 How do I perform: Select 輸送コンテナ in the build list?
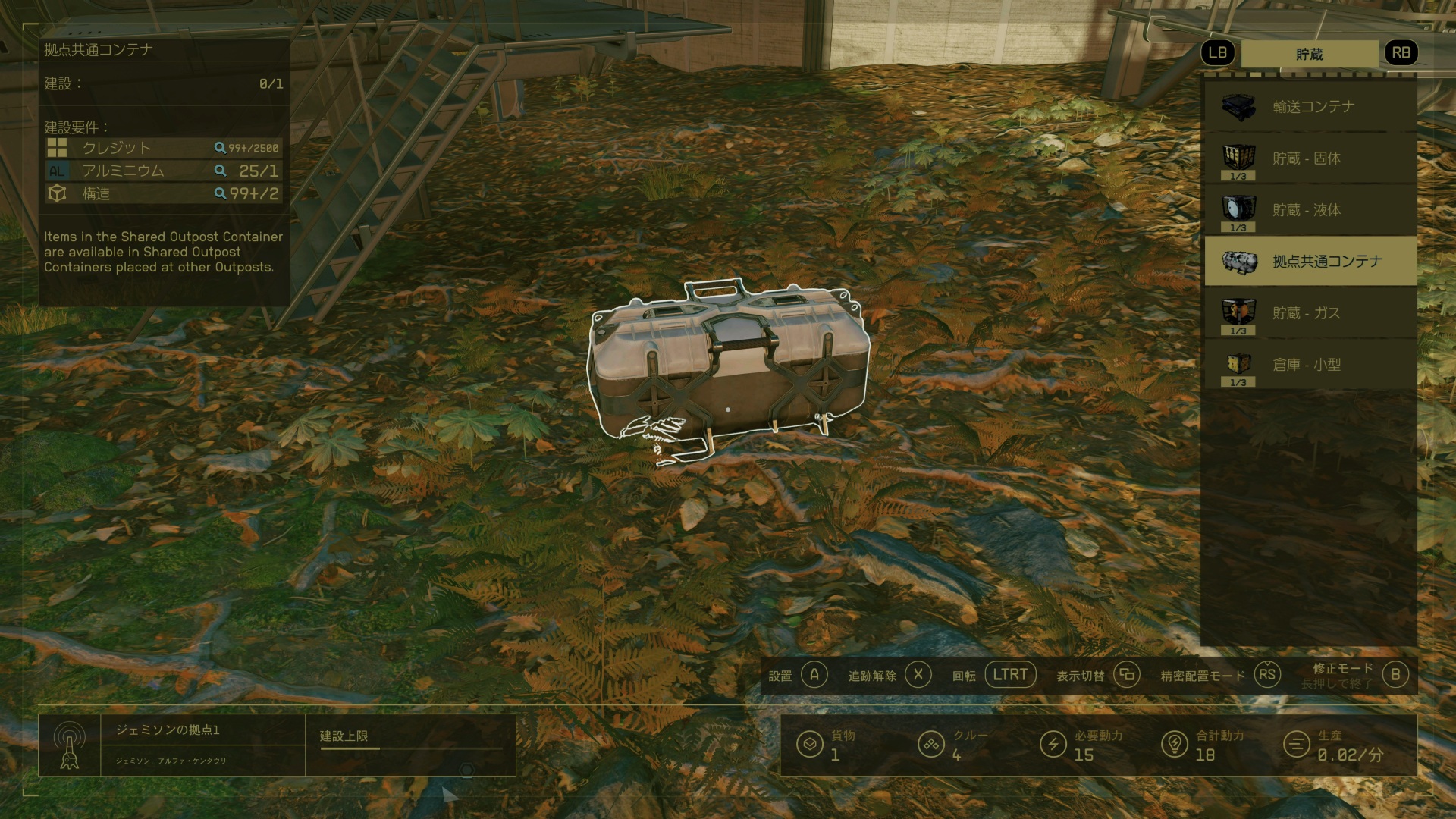(1310, 107)
